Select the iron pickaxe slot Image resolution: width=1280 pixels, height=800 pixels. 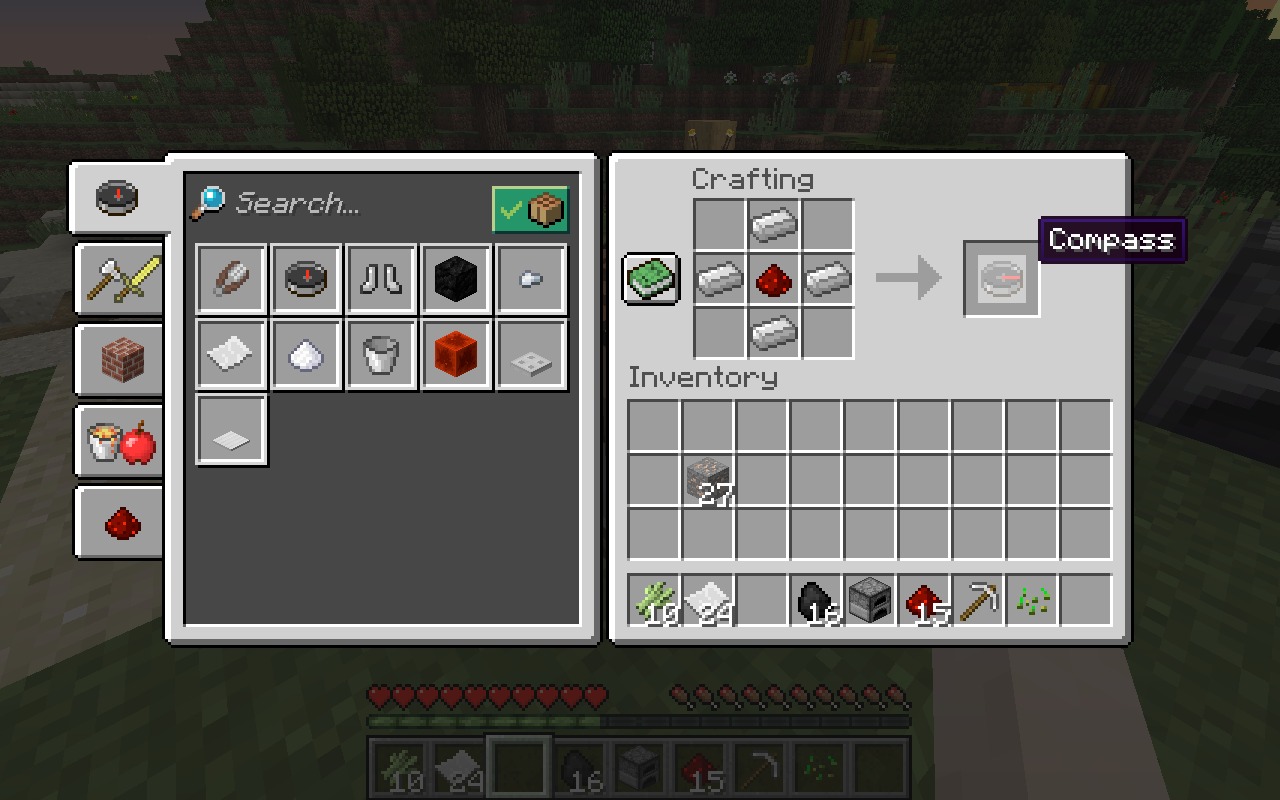pos(979,600)
